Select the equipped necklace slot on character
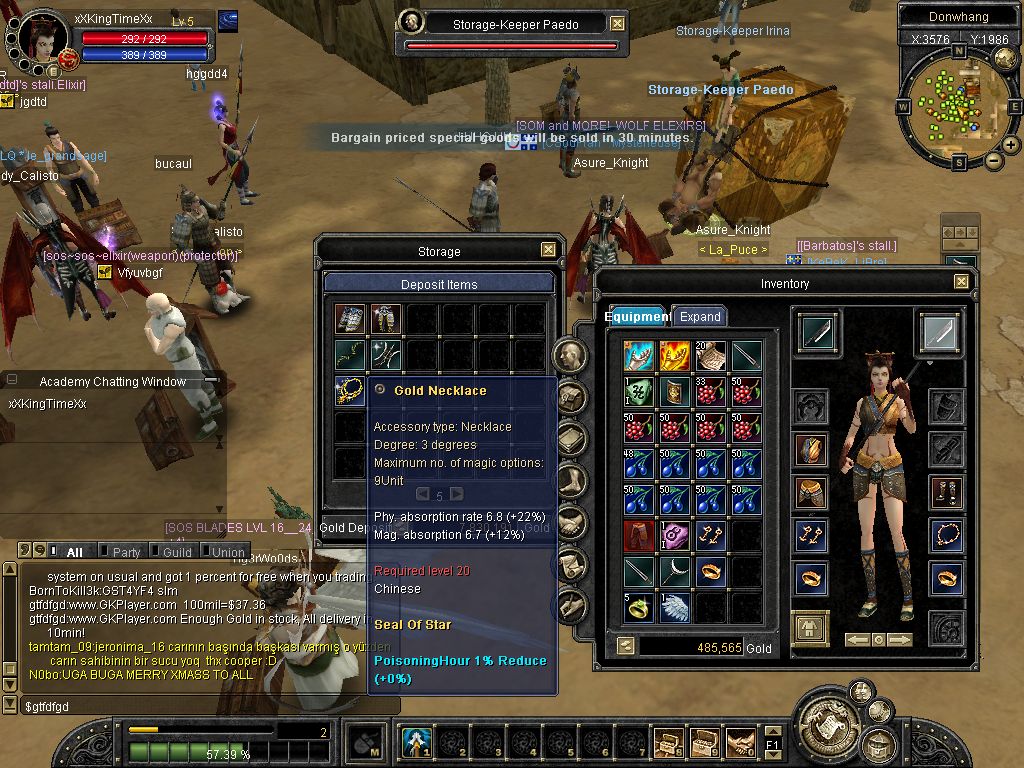This screenshot has width=1024, height=768. [946, 535]
